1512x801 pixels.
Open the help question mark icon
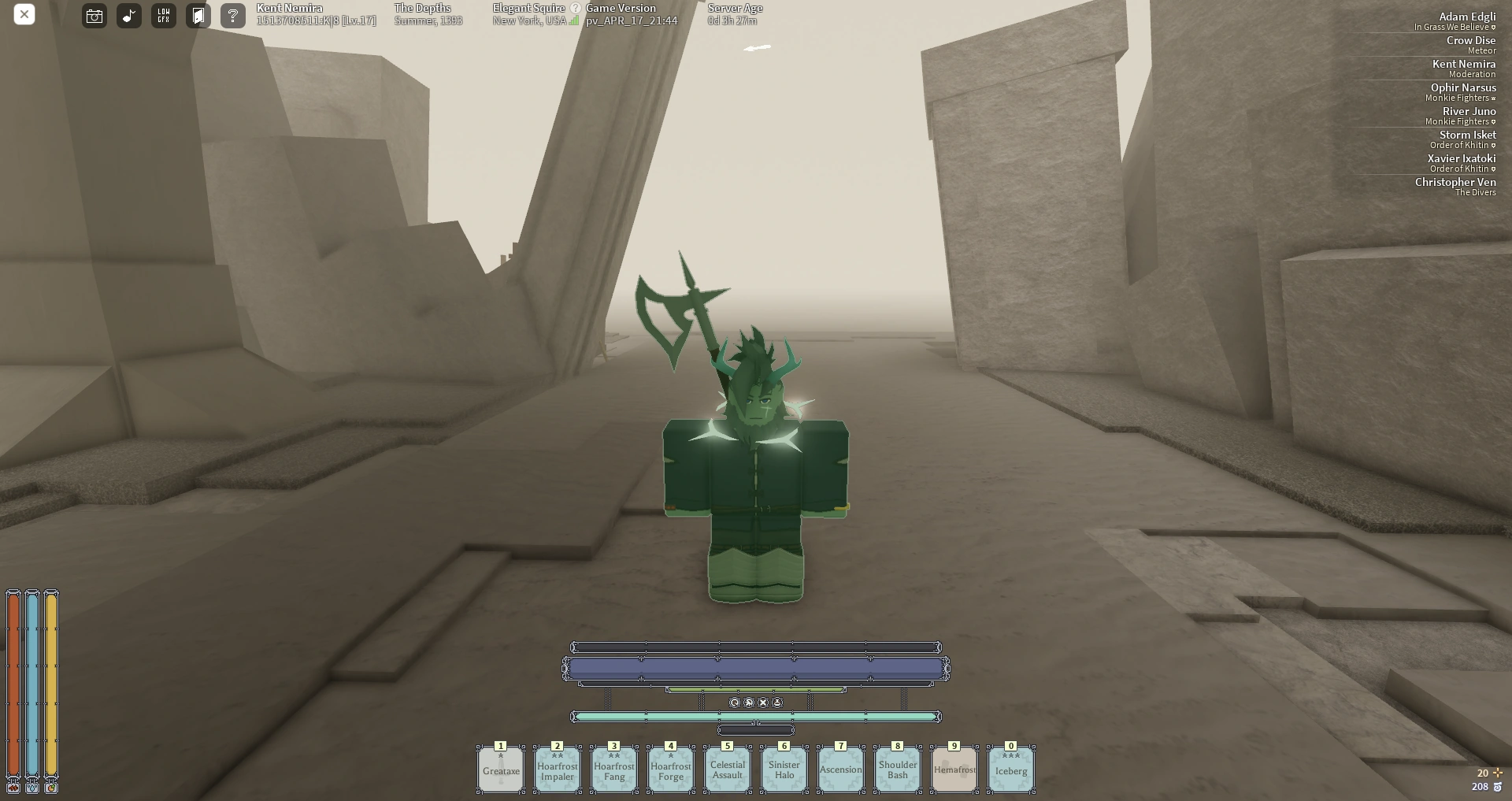pos(232,15)
